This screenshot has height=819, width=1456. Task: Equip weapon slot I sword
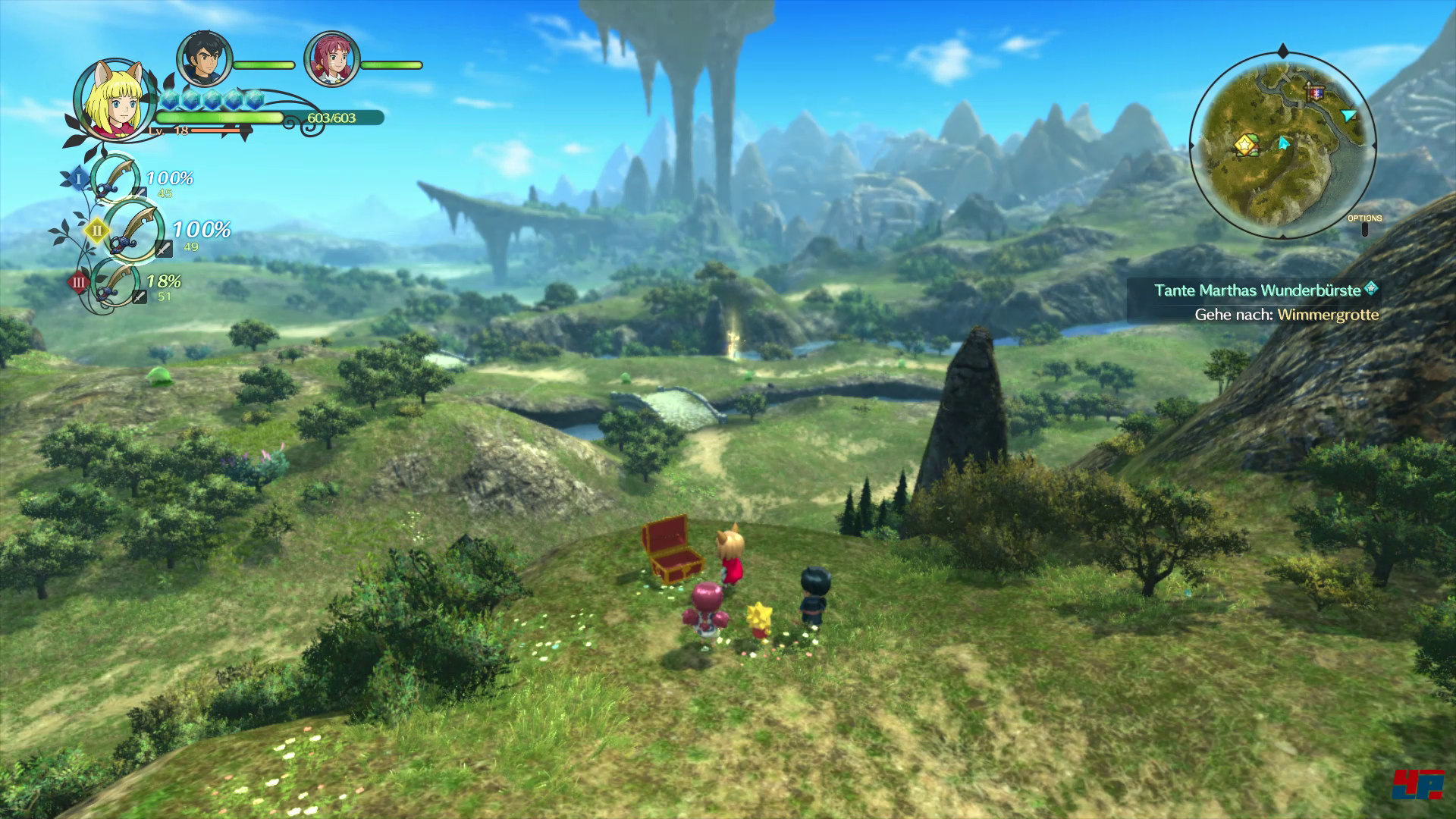point(114,178)
